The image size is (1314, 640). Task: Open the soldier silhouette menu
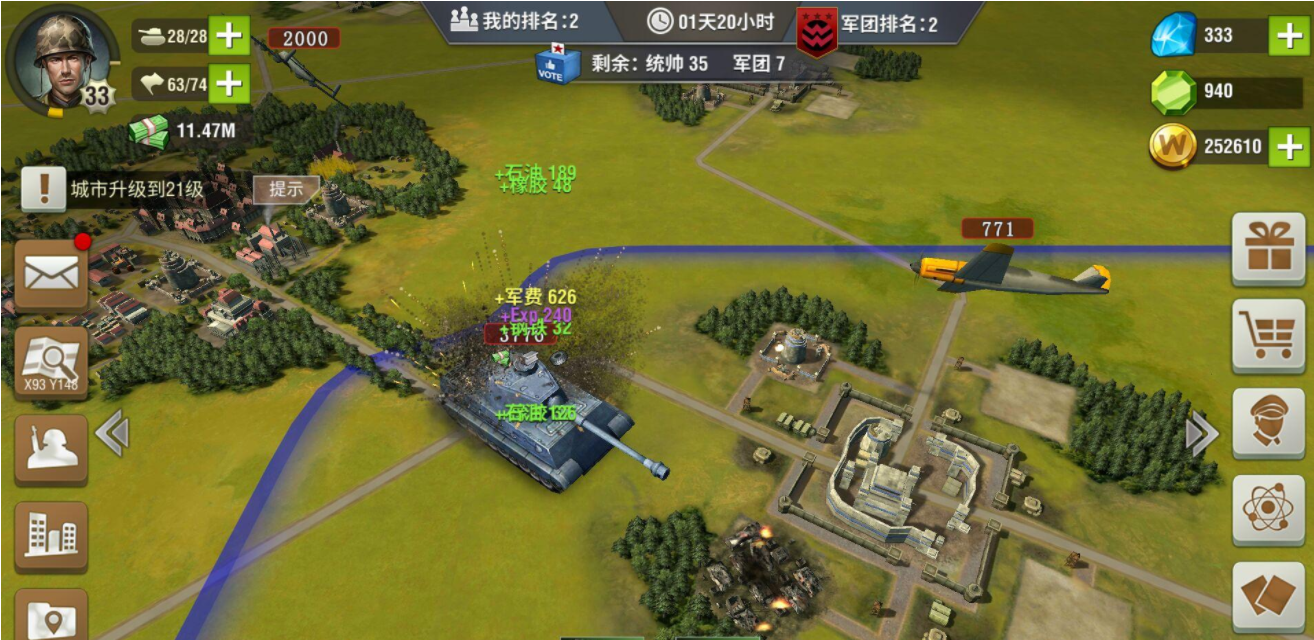(x=51, y=449)
